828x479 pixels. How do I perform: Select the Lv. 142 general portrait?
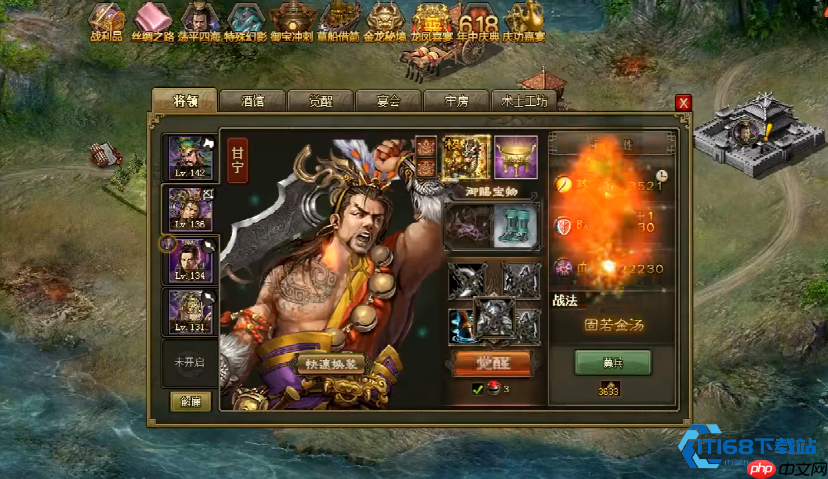(x=190, y=157)
